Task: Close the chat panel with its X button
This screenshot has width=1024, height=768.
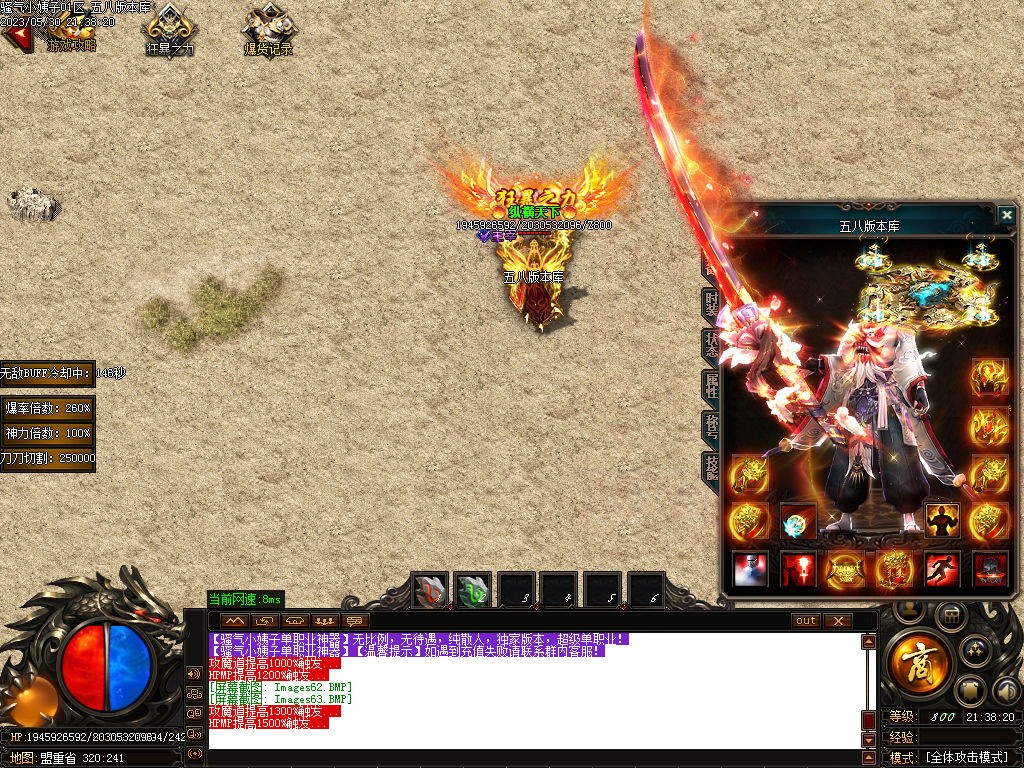Action: point(837,621)
